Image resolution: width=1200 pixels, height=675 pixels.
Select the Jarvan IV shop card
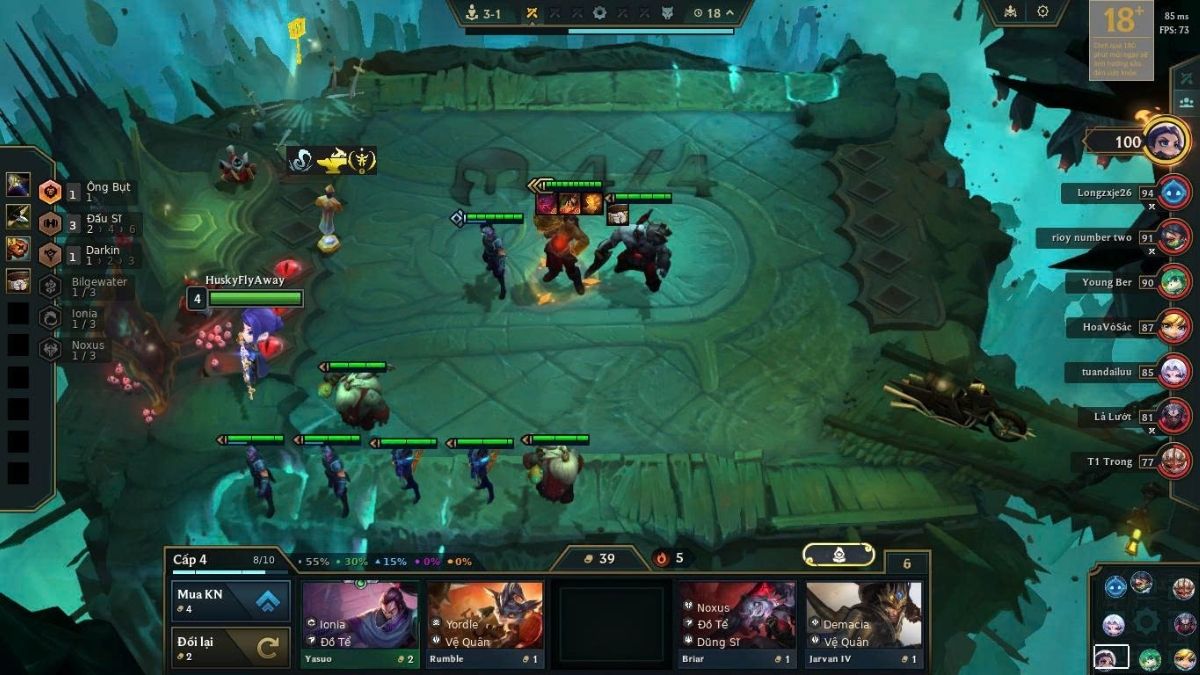click(863, 625)
